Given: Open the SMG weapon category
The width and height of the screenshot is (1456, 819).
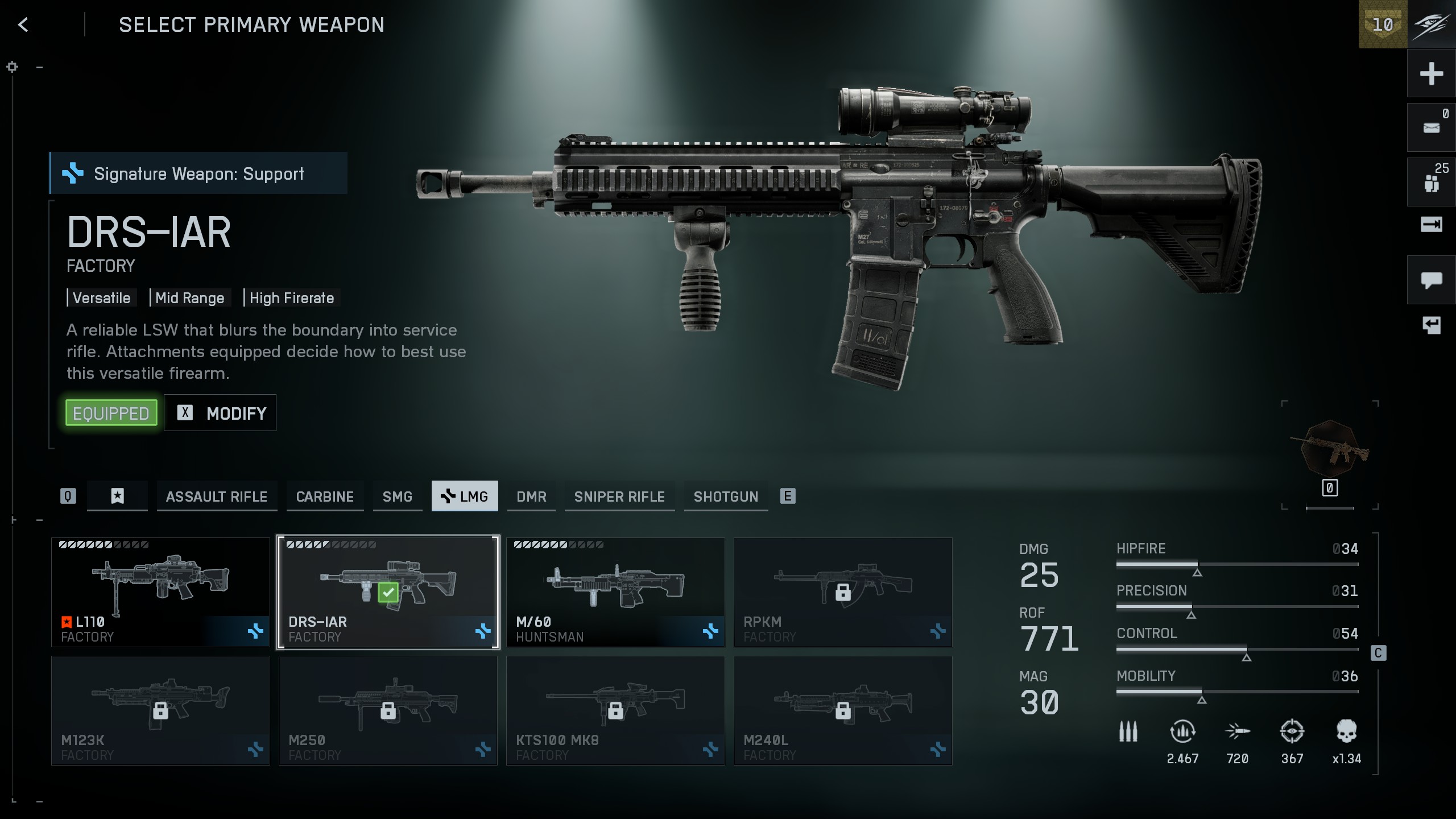Looking at the screenshot, I should [x=398, y=497].
